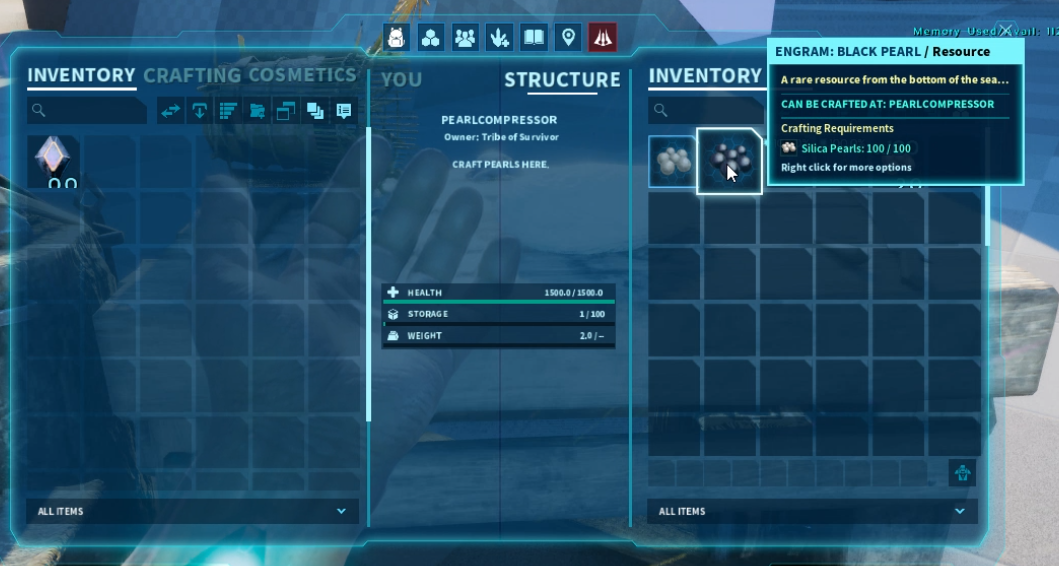This screenshot has height=566, width=1059.
Task: Open the Cosmetics tab
Action: coord(302,75)
